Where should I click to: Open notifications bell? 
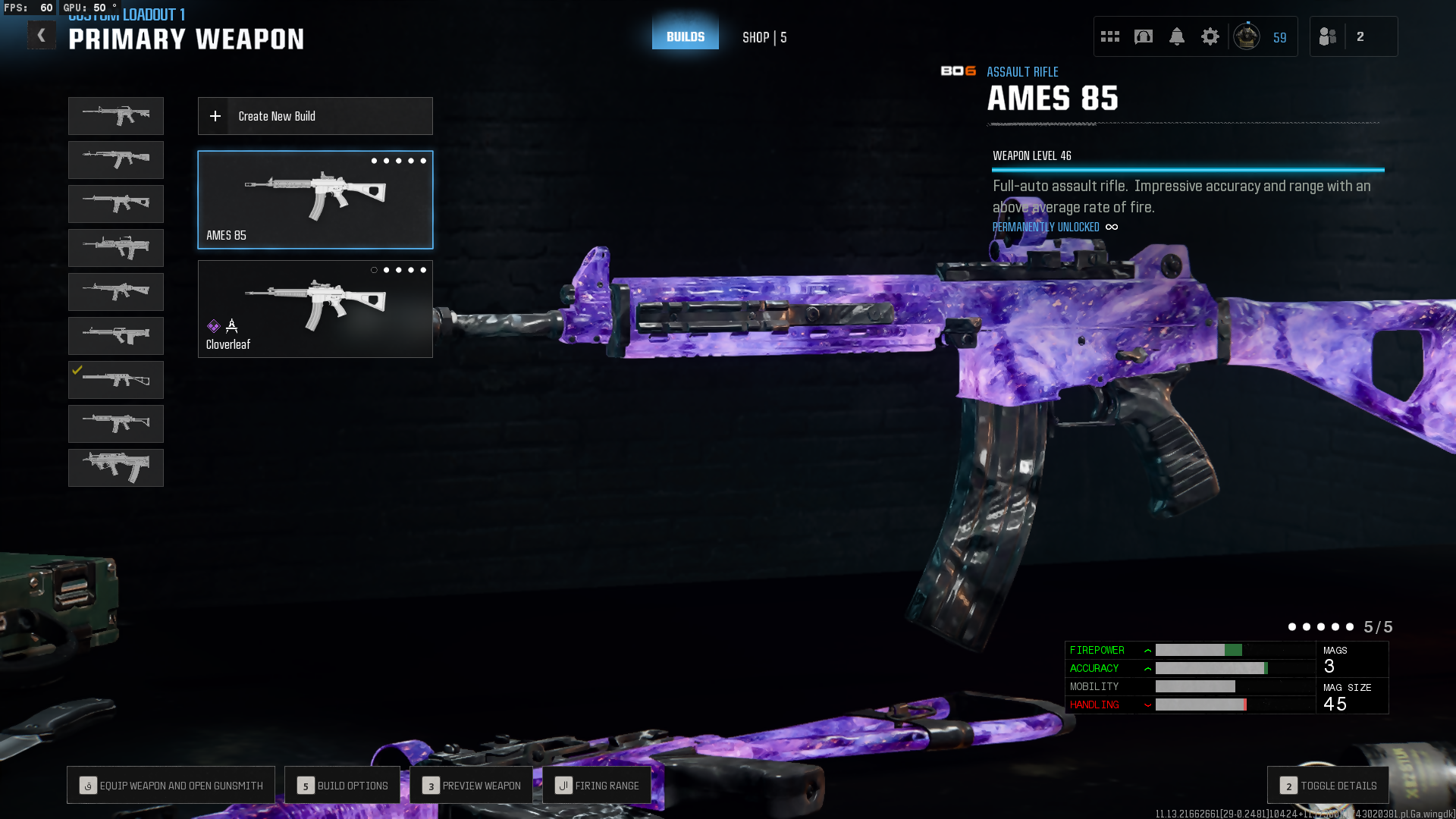(x=1176, y=36)
